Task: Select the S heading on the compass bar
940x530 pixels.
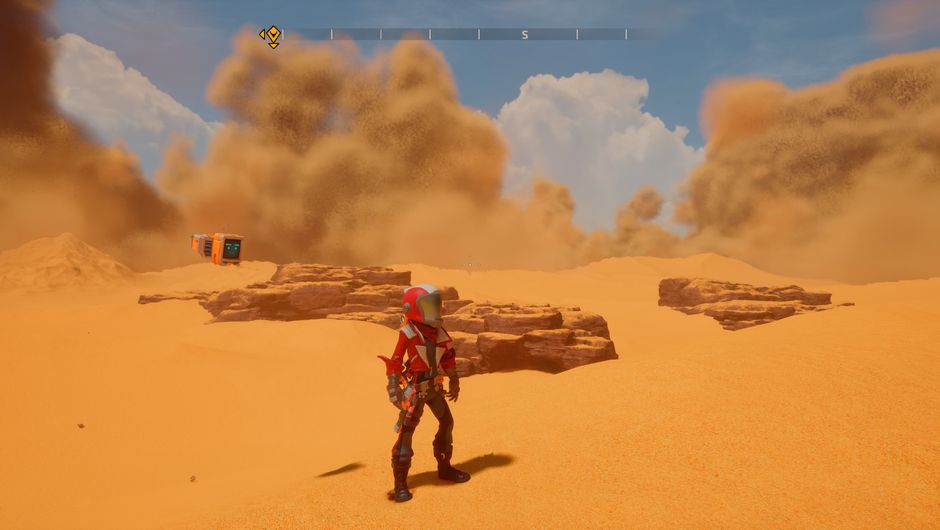Action: click(x=525, y=35)
